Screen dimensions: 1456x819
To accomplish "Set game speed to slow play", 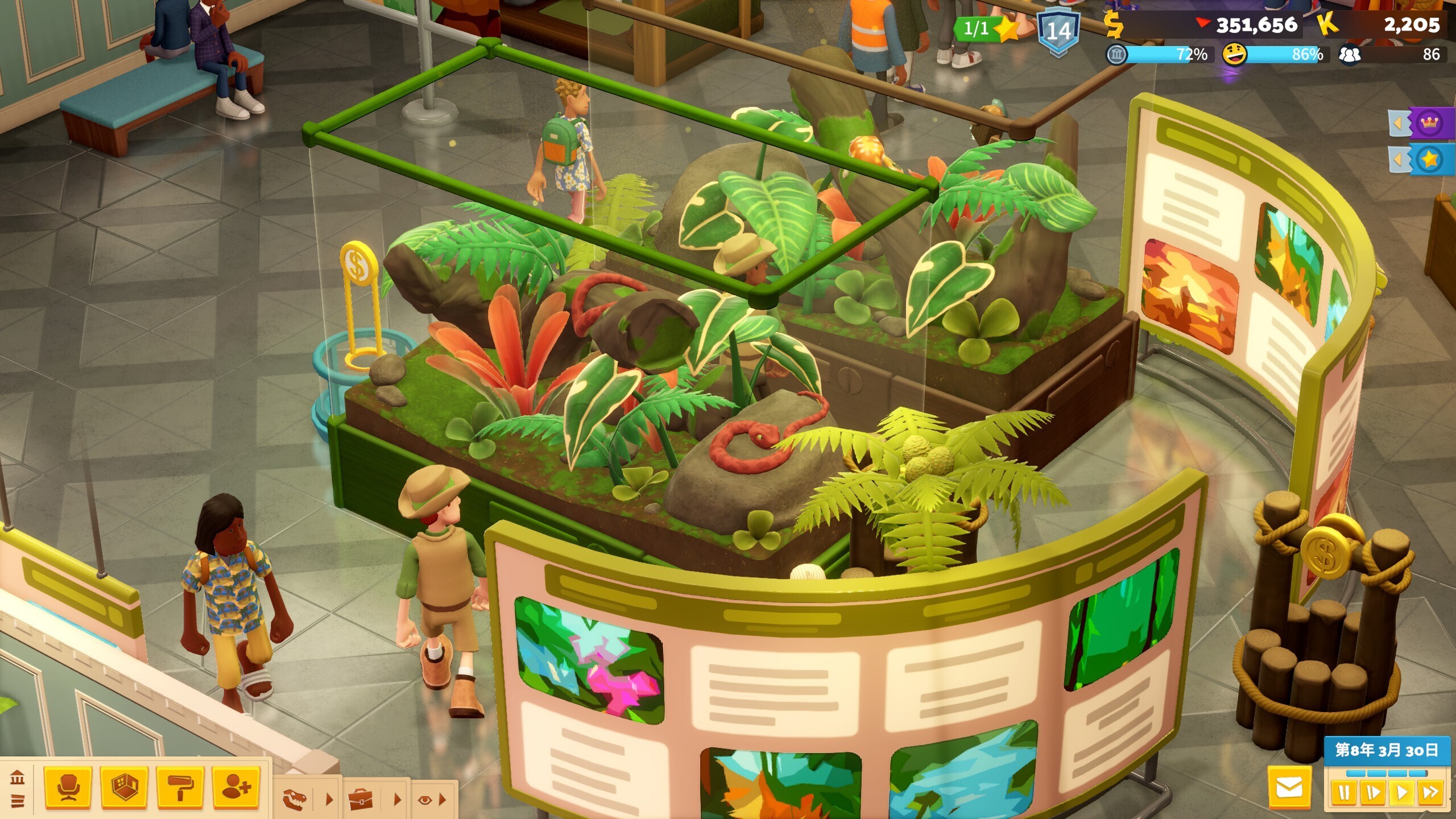I will [x=1373, y=793].
